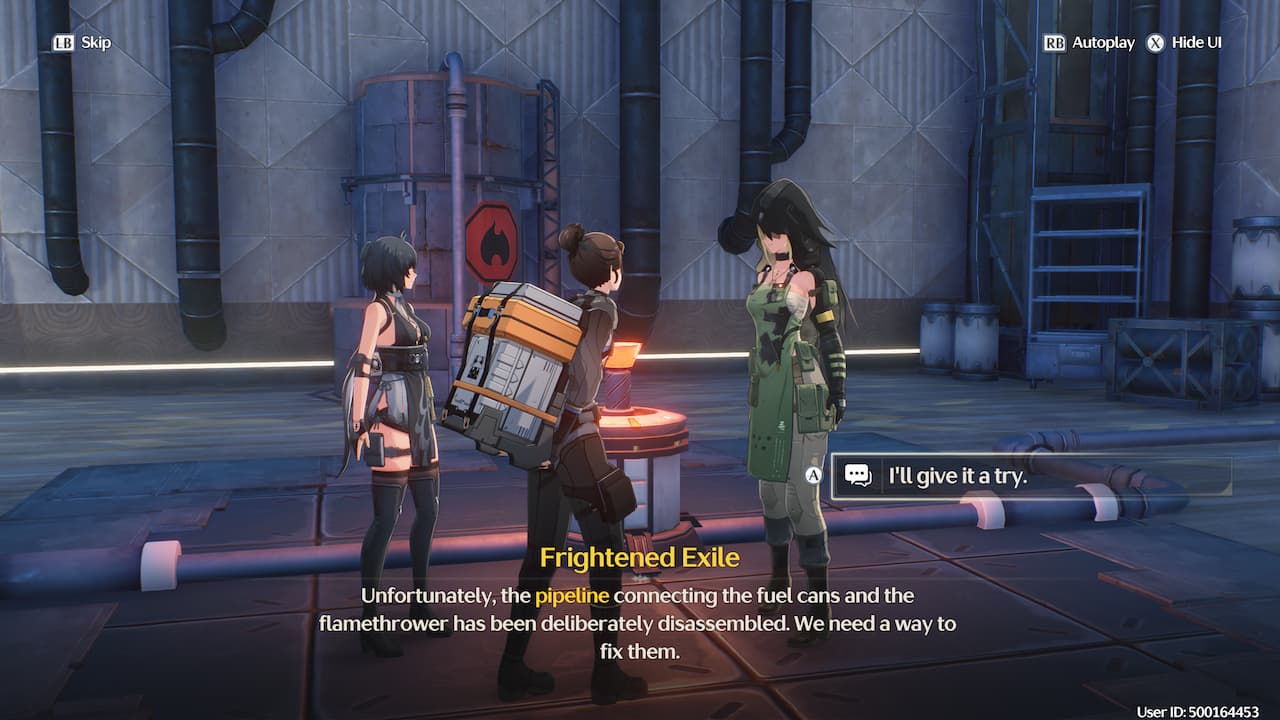1280x720 pixels.
Task: Hide the UI overlay
Action: [x=1185, y=43]
